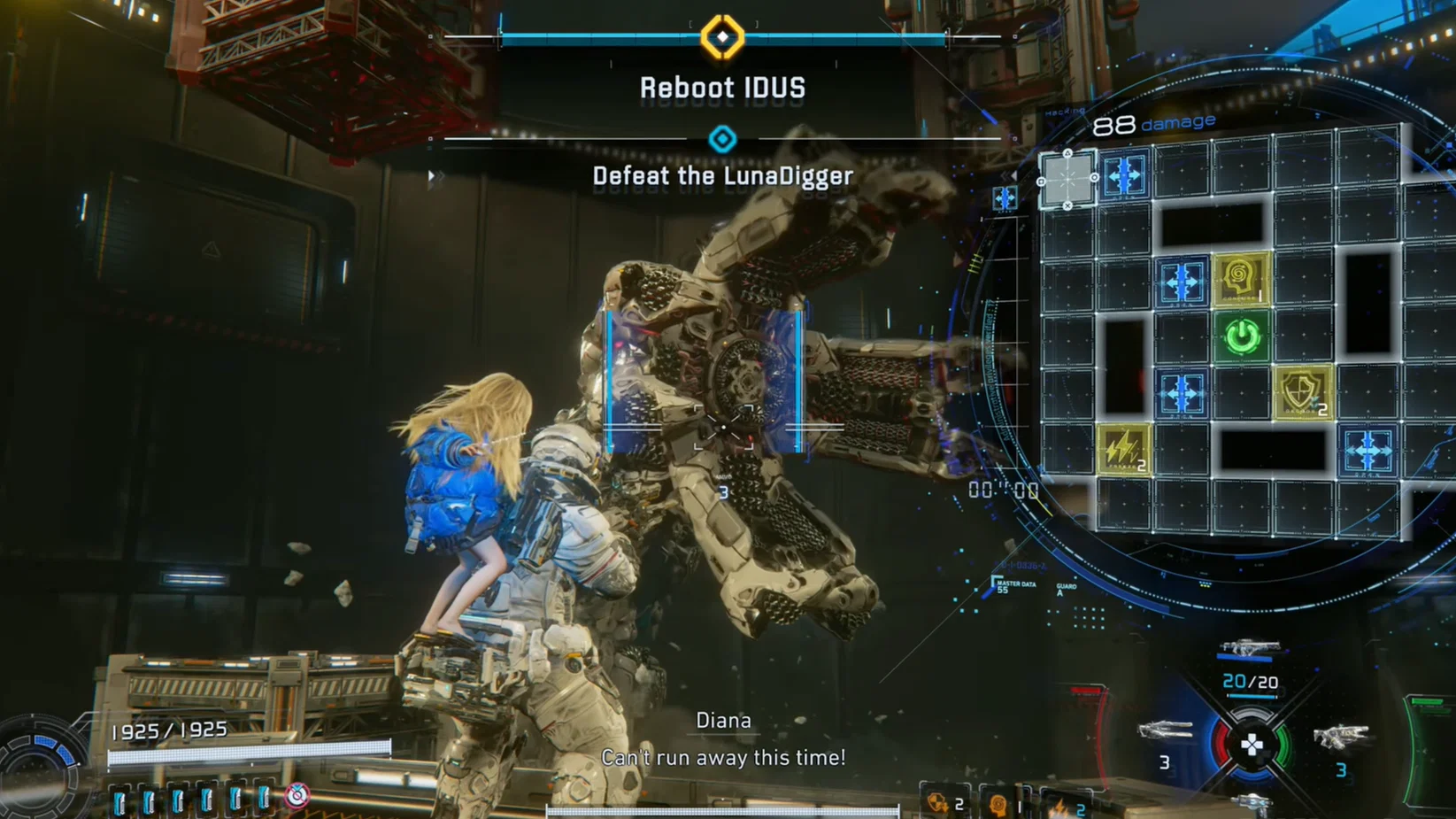
Task: Open the d-pad selector at the weapon wheel center
Action: (x=1252, y=744)
